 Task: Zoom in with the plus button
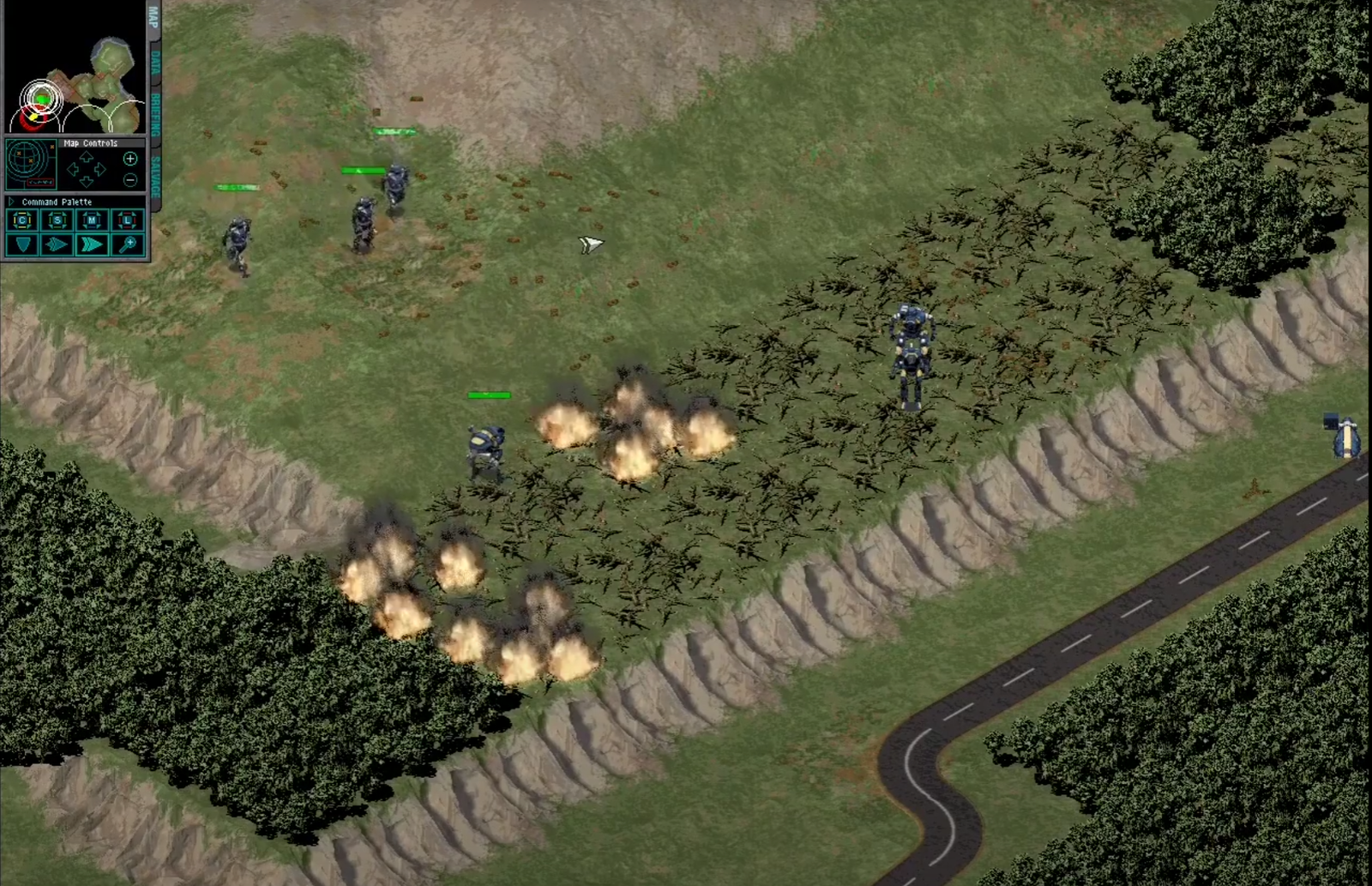click(x=130, y=159)
